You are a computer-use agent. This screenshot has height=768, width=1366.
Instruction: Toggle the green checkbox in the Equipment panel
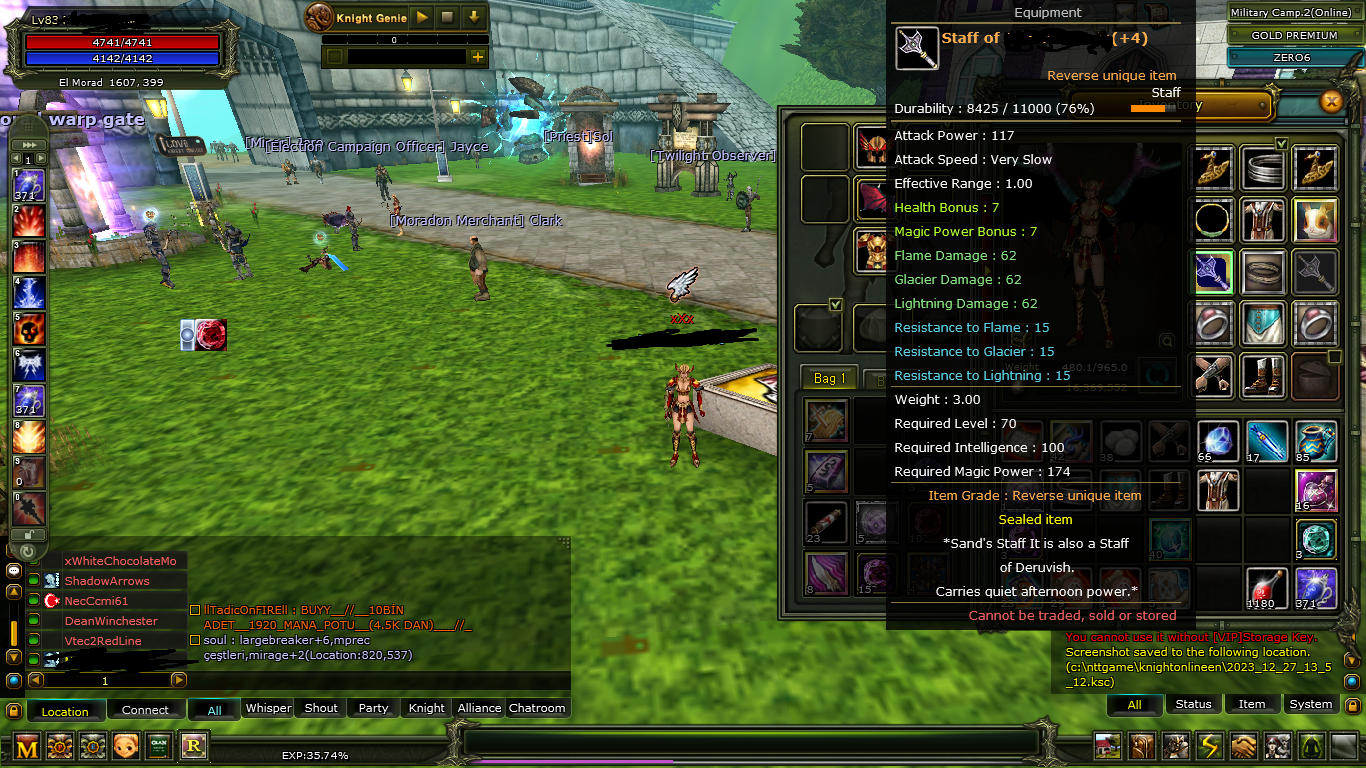[x=835, y=304]
